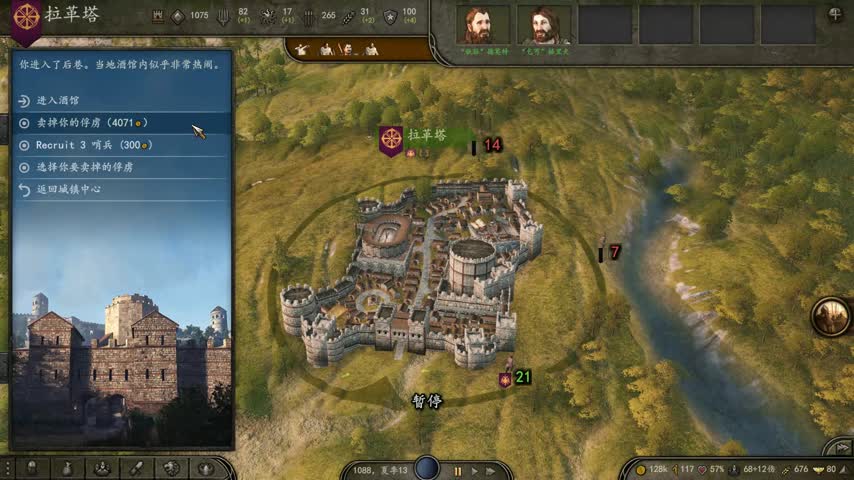The width and height of the screenshot is (854, 480).
Task: Resume time at normal speed
Action: point(475,470)
